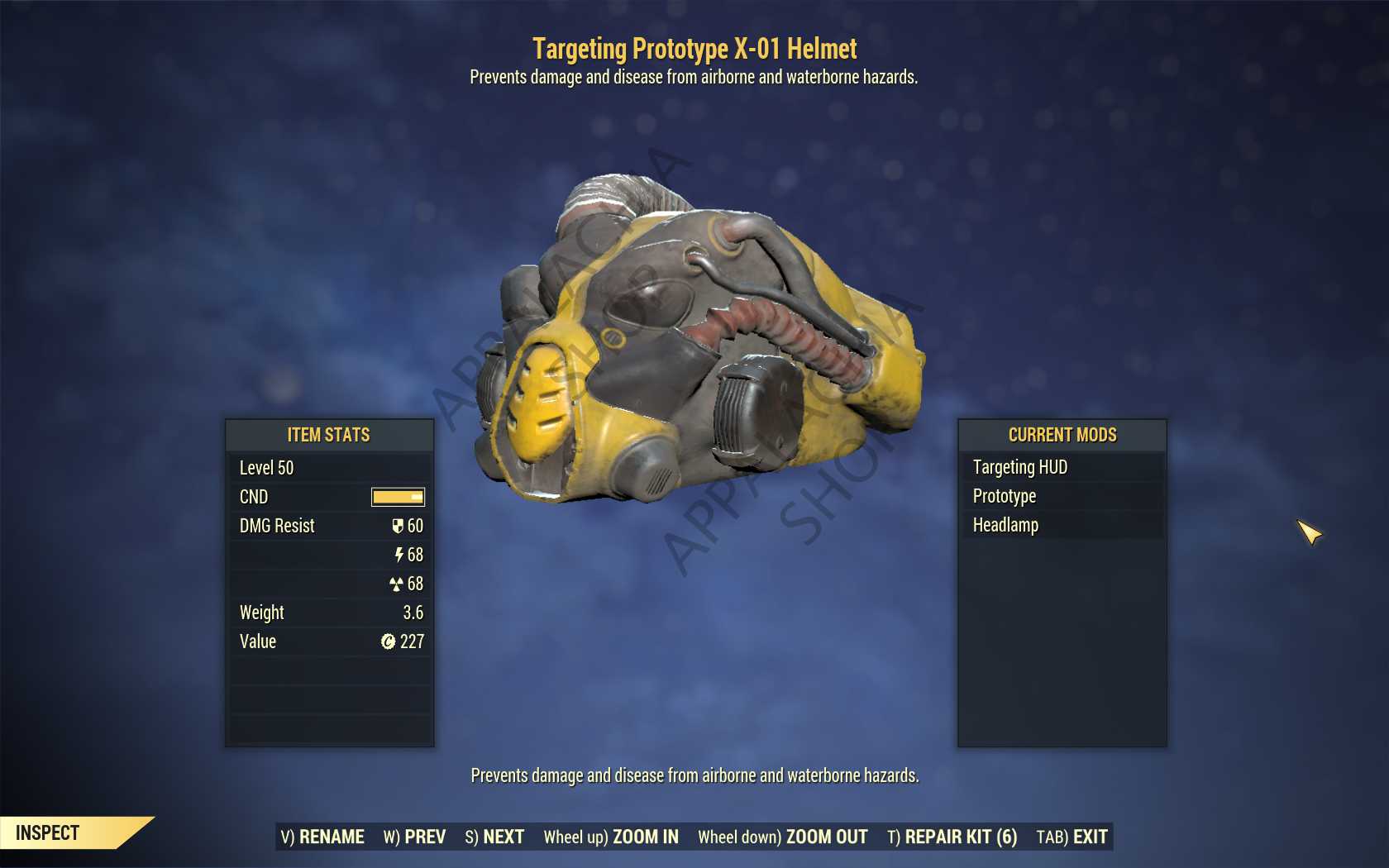Click the Current Mods panel header
The height and width of the screenshot is (868, 1389).
click(x=1061, y=435)
